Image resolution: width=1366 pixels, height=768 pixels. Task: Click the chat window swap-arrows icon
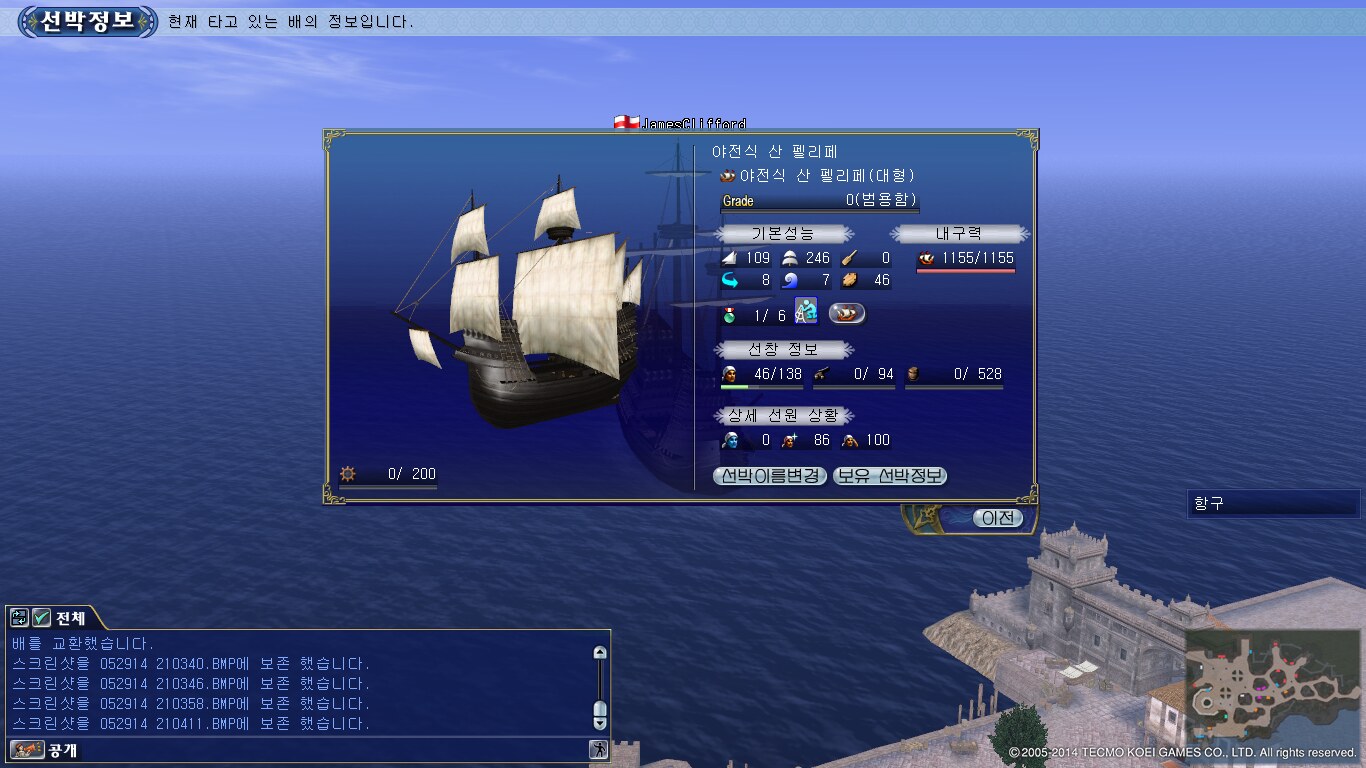pyautogui.click(x=20, y=618)
